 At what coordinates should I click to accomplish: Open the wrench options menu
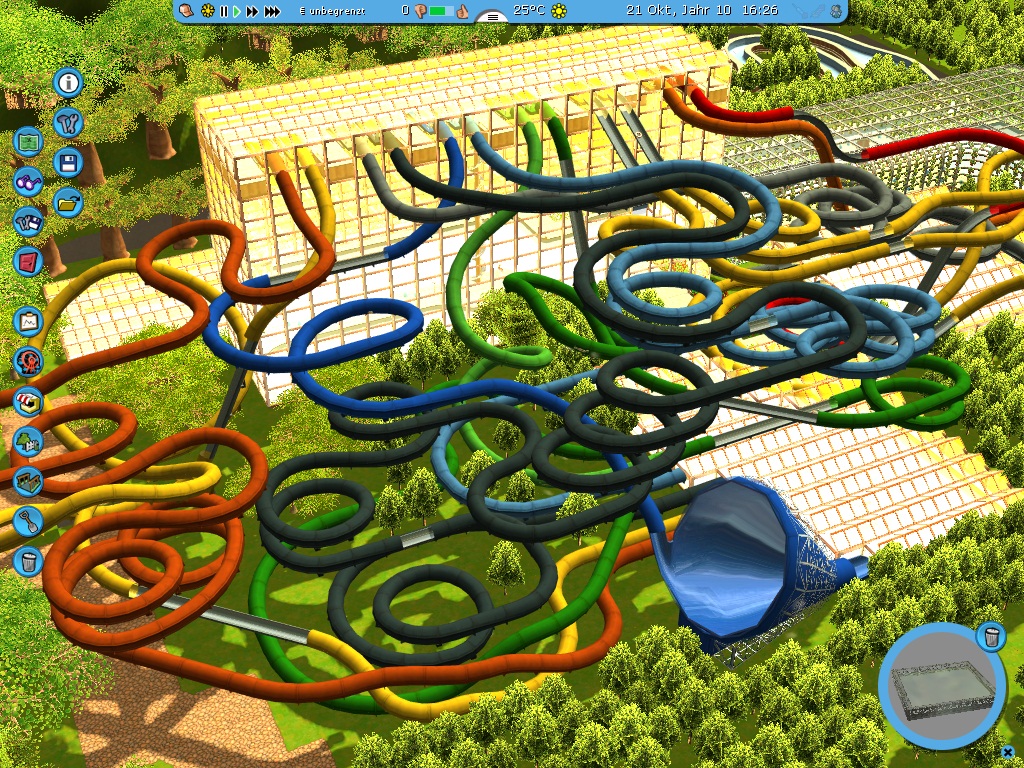point(68,123)
